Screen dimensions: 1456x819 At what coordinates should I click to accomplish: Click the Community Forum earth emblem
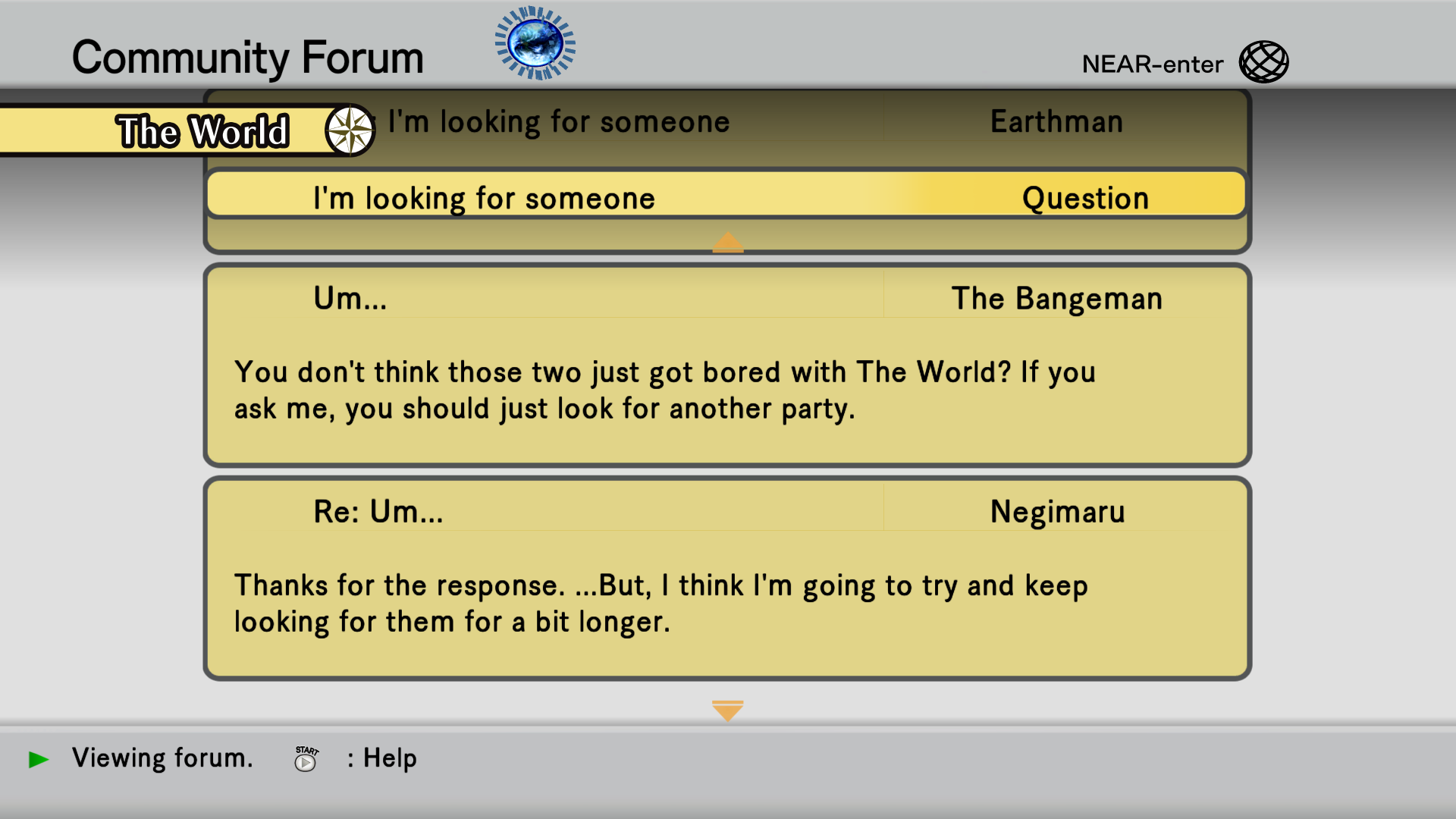(x=535, y=43)
